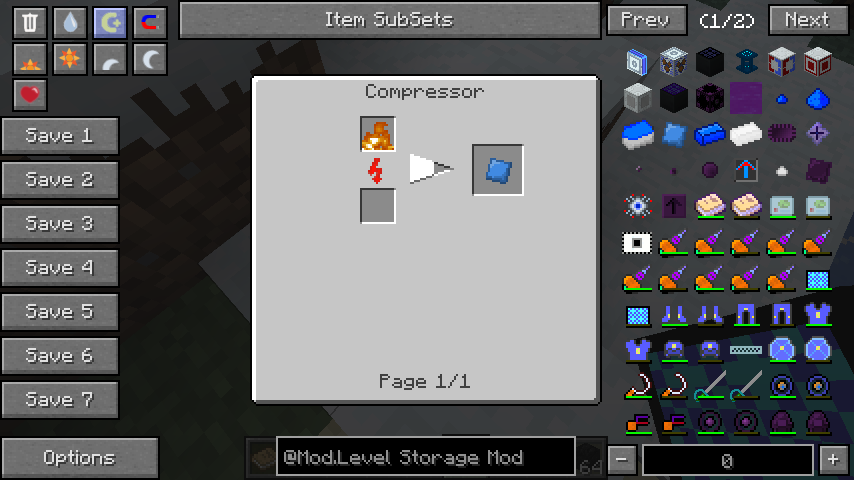This screenshot has width=854, height=480.
Task: Open the Options menu
Action: coord(79,458)
